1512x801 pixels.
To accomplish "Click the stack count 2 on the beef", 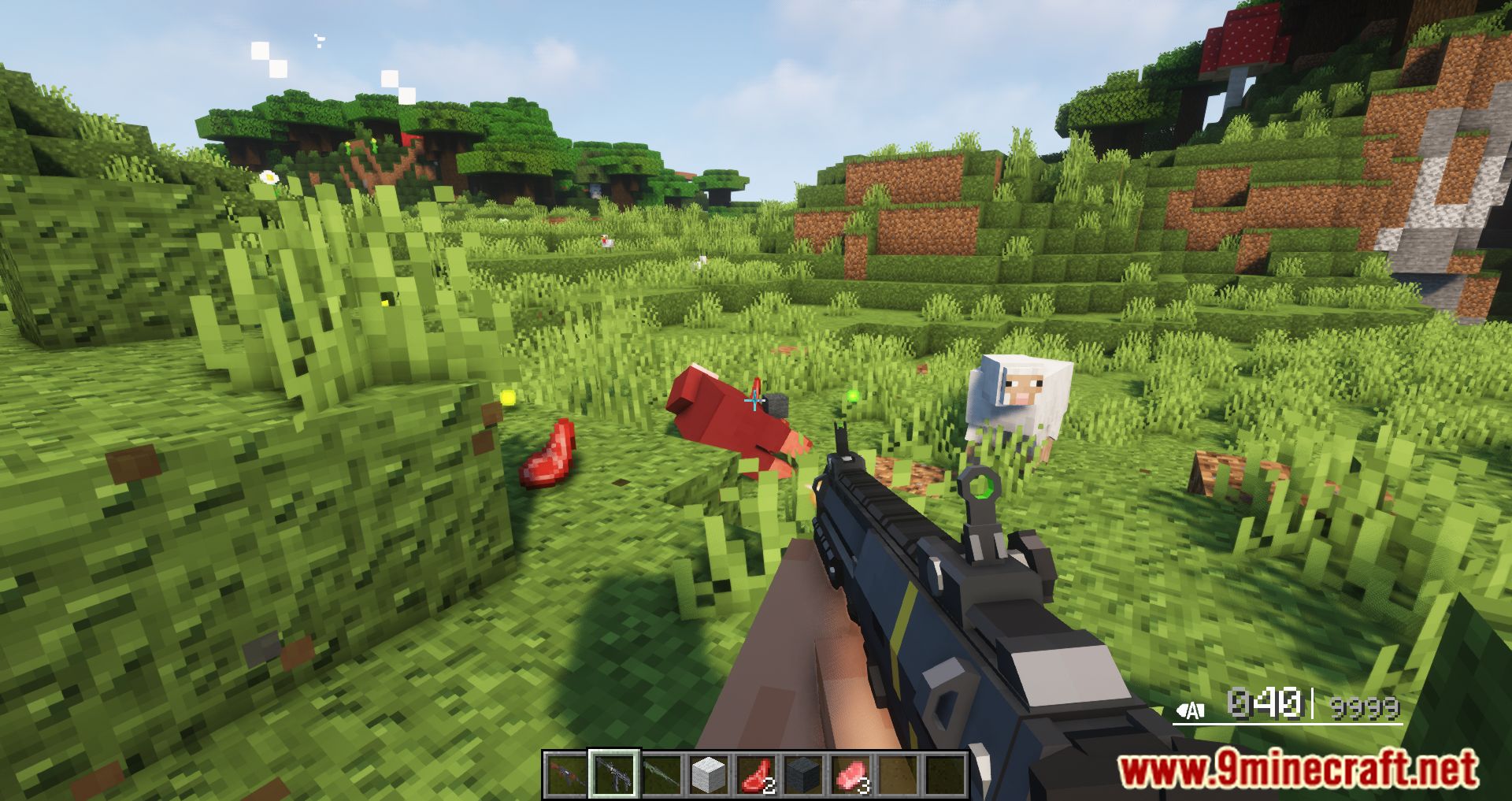I will pos(769,785).
